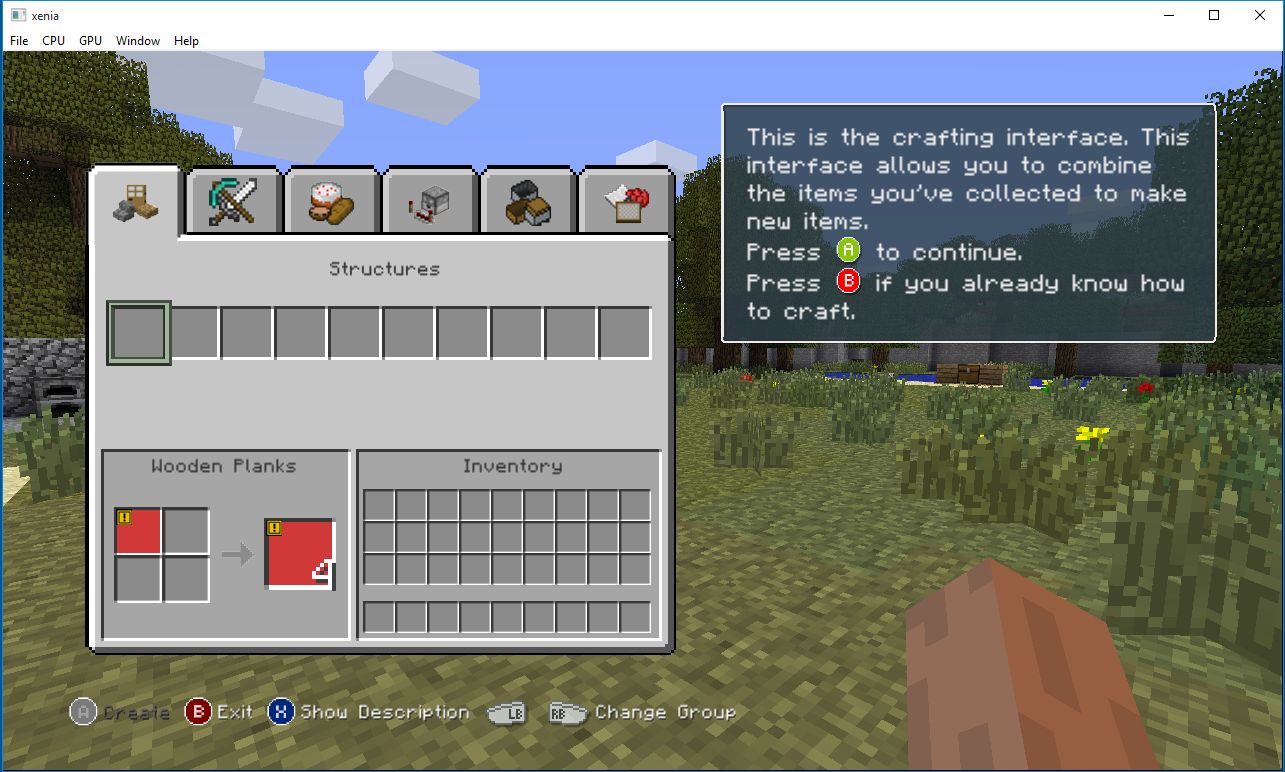Open the CPU menu in Xenia

[x=53, y=40]
